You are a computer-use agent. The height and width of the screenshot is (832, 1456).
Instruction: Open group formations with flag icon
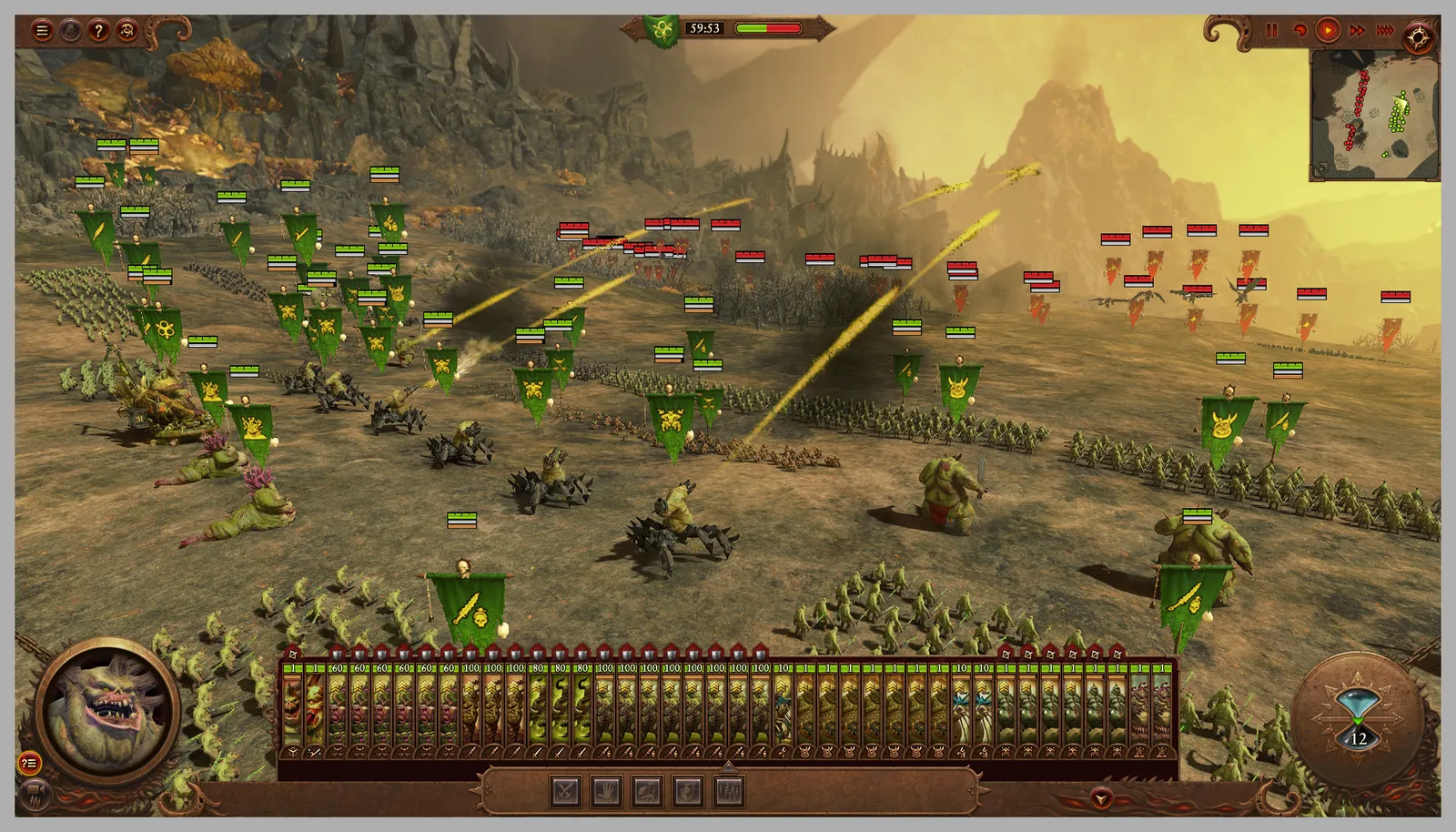click(646, 790)
